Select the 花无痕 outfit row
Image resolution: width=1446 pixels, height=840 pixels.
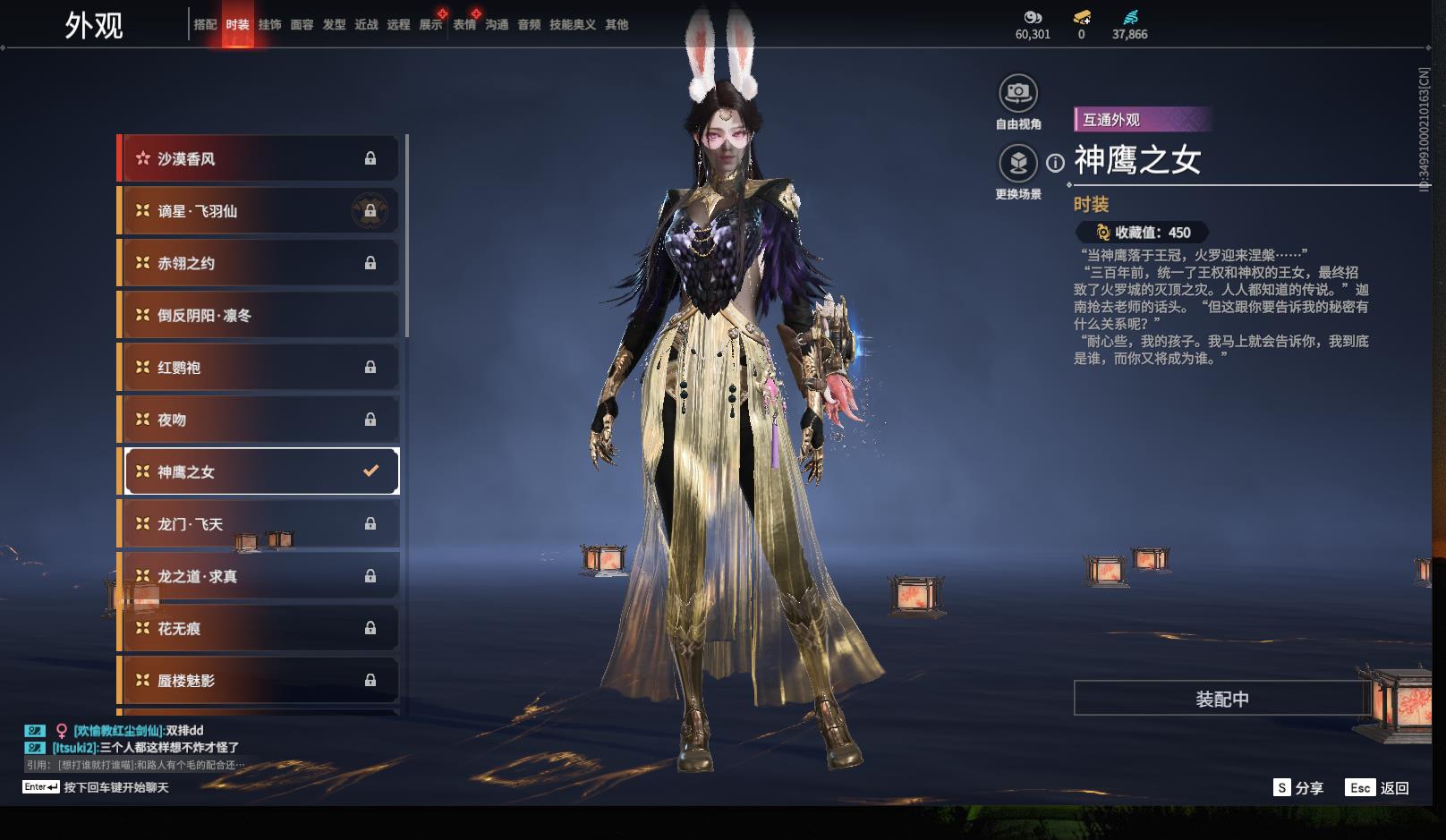259,629
